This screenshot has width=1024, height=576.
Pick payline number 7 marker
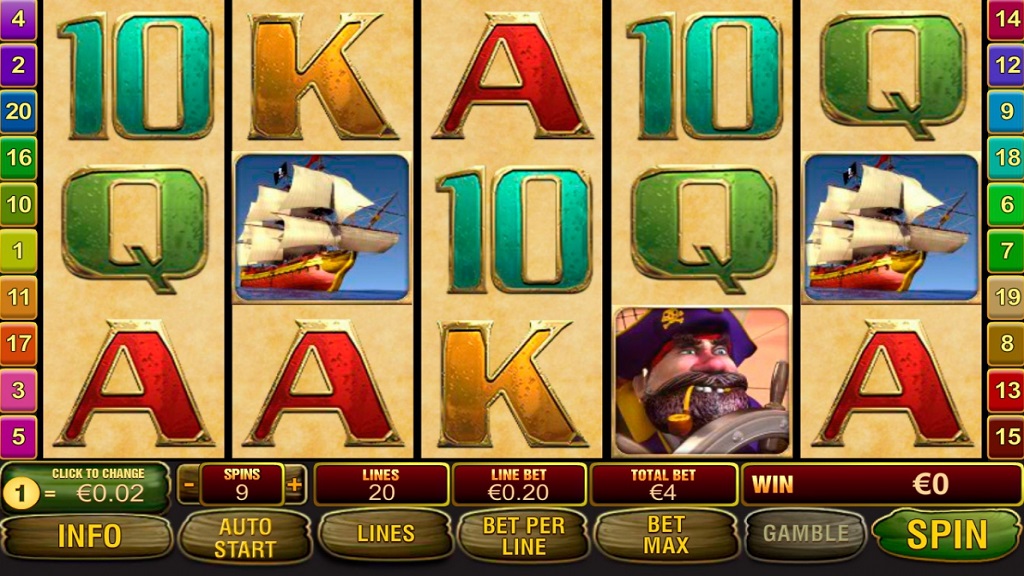click(x=1006, y=250)
